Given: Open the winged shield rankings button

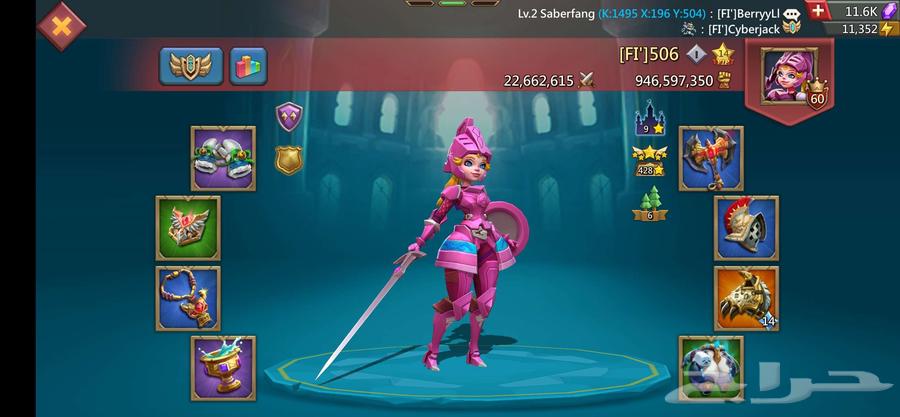Looking at the screenshot, I should [x=191, y=66].
